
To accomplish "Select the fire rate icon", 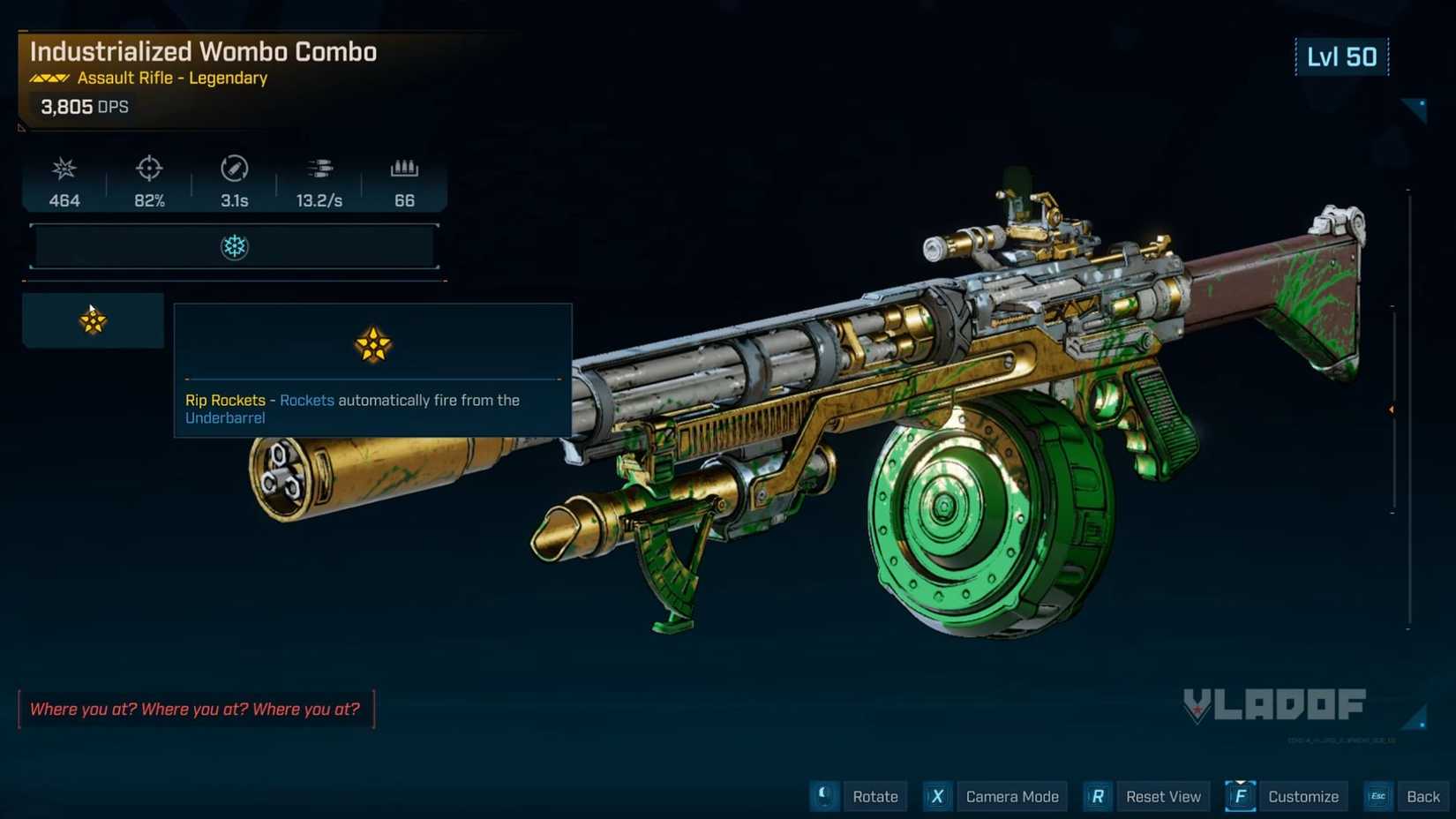I will pyautogui.click(x=319, y=168).
